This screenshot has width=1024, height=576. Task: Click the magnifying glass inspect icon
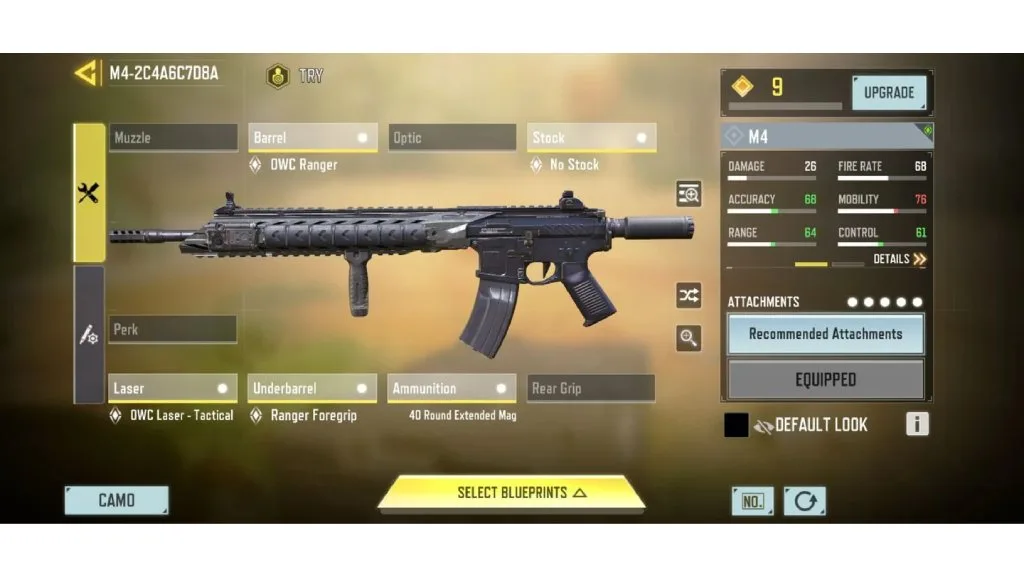coord(689,338)
